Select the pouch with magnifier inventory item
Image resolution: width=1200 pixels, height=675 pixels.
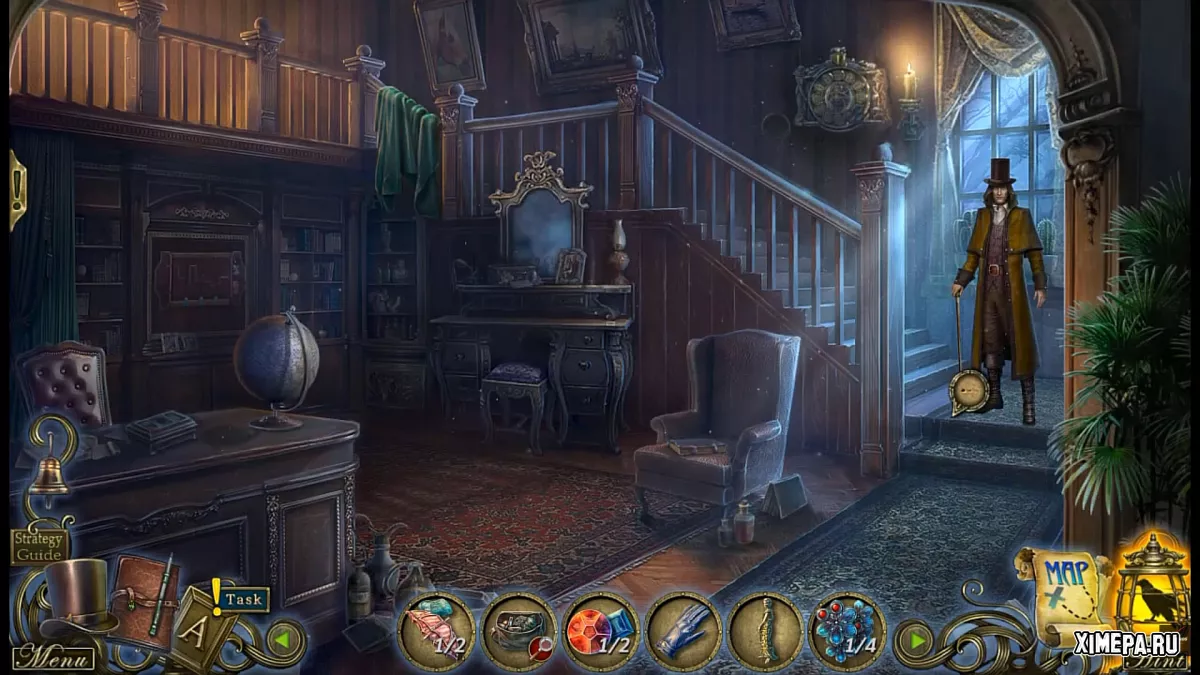[519, 631]
